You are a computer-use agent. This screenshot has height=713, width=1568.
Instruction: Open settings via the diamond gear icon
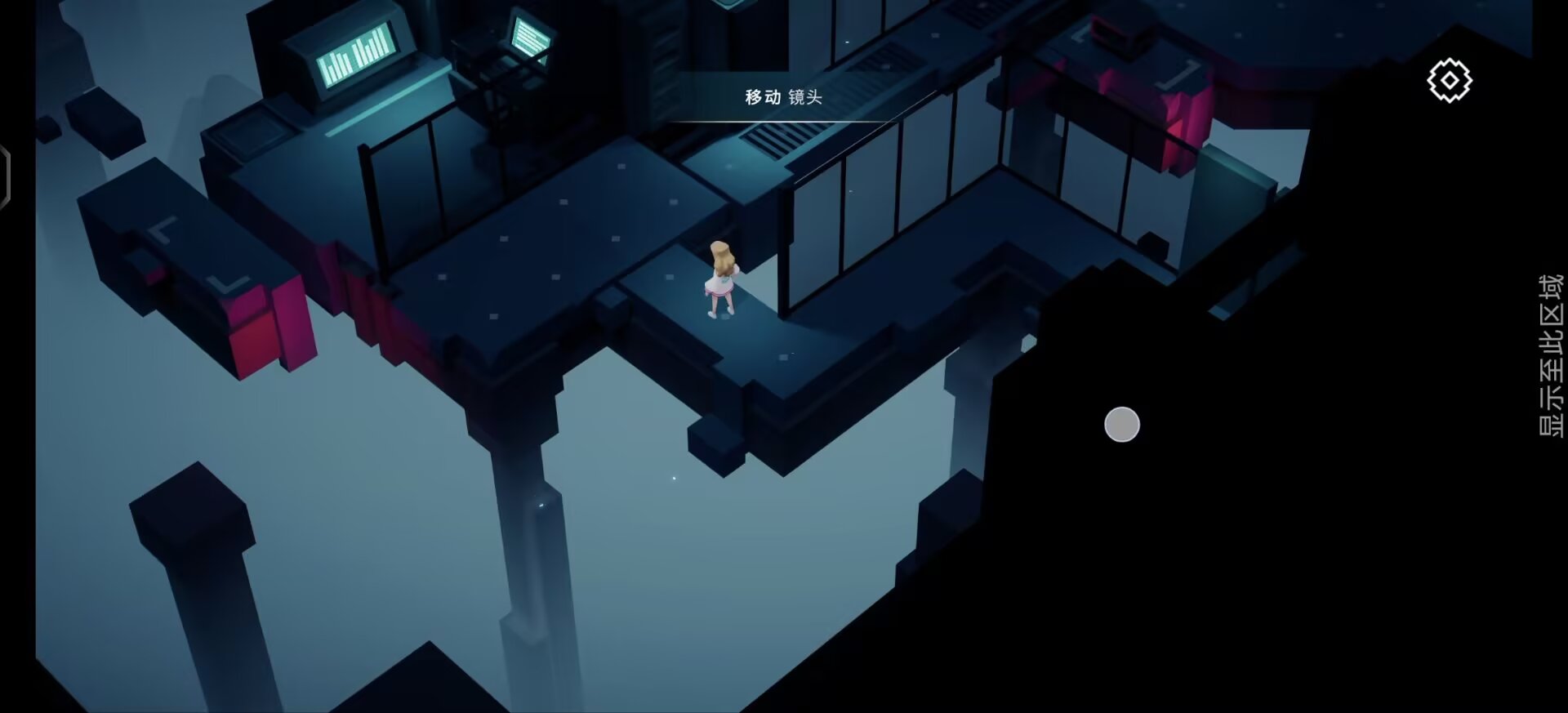coord(1450,79)
